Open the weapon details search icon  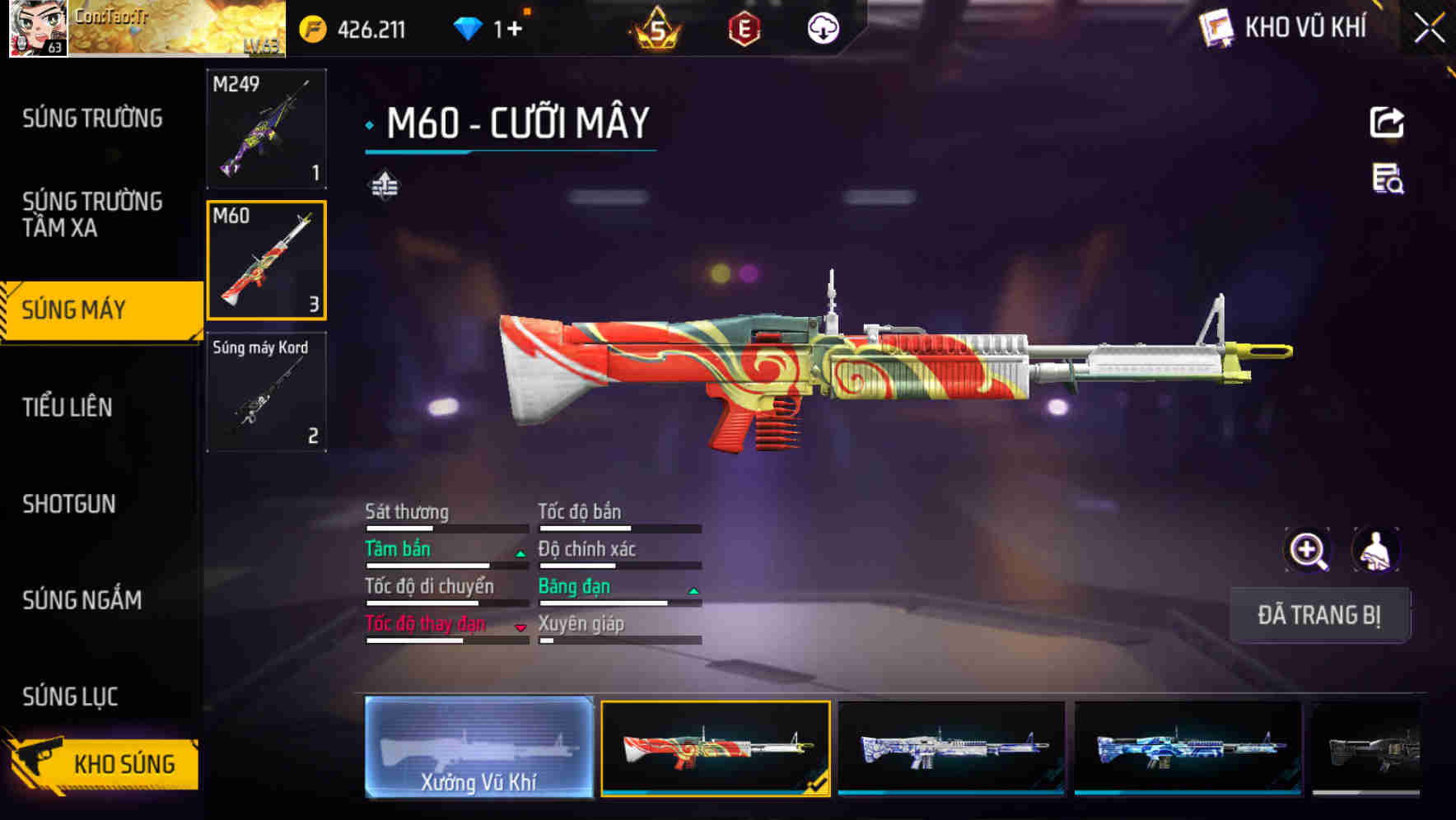pyautogui.click(x=1387, y=179)
